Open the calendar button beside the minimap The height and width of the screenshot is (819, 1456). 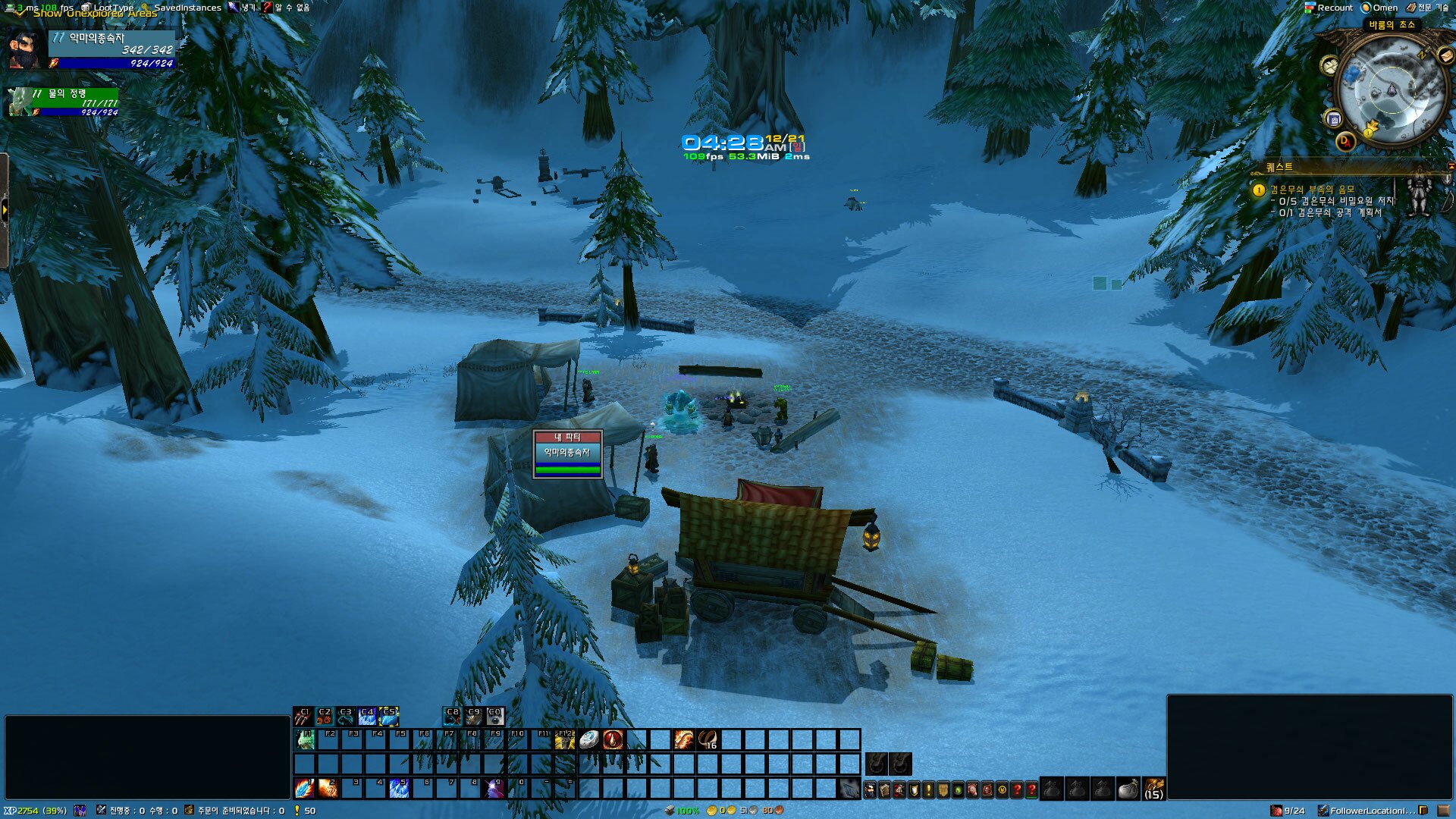tap(1334, 119)
